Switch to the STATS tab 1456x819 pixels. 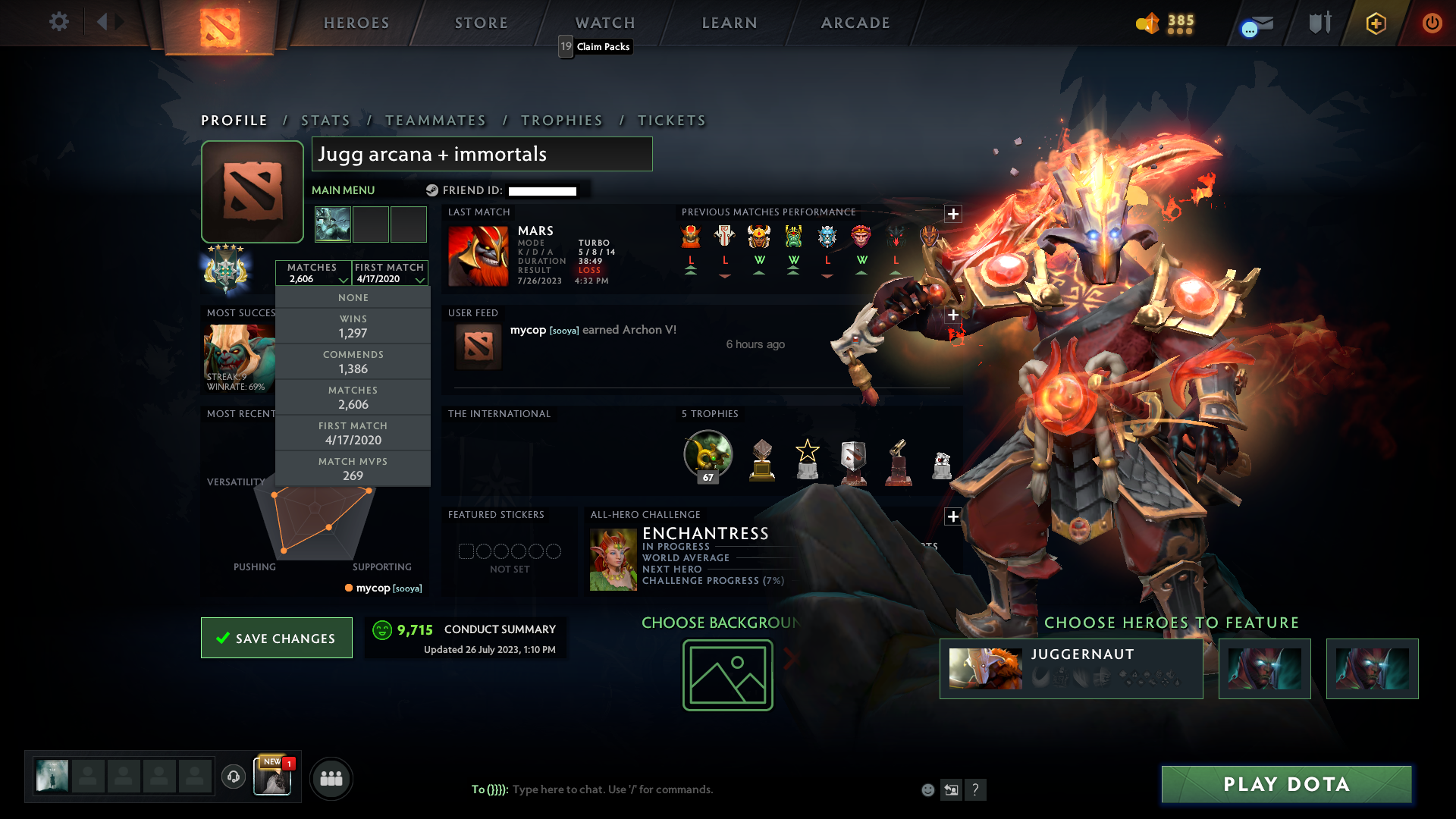point(325,120)
